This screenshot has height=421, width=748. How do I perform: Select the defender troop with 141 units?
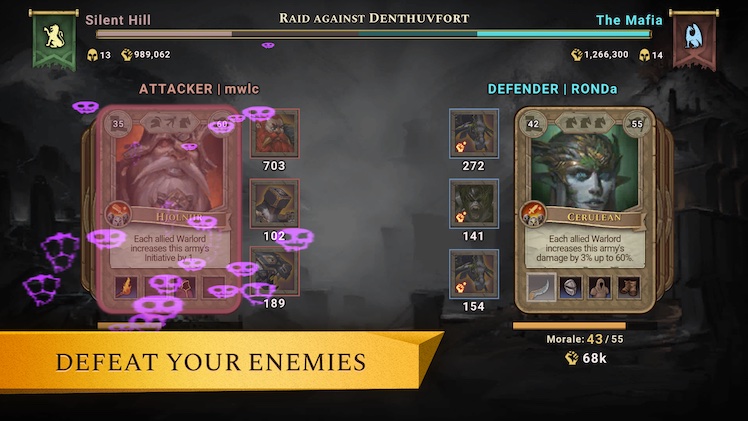click(x=474, y=204)
